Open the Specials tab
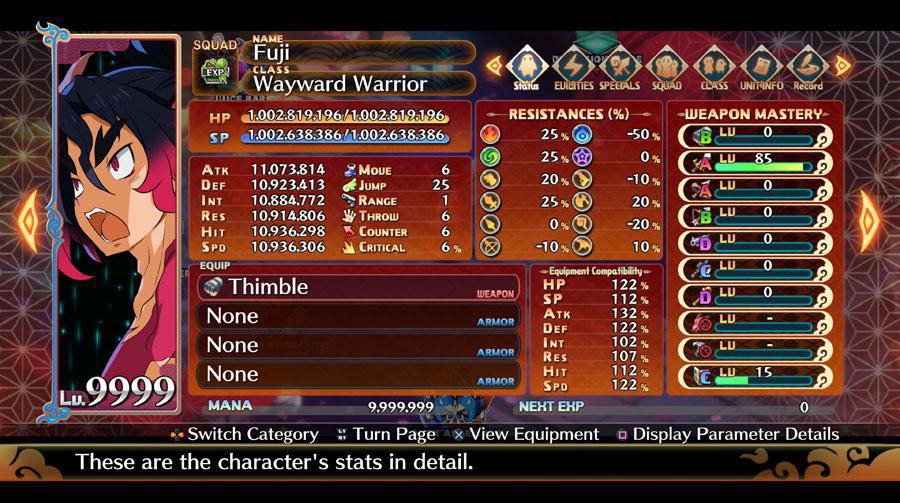Image resolution: width=900 pixels, height=503 pixels. [620, 68]
